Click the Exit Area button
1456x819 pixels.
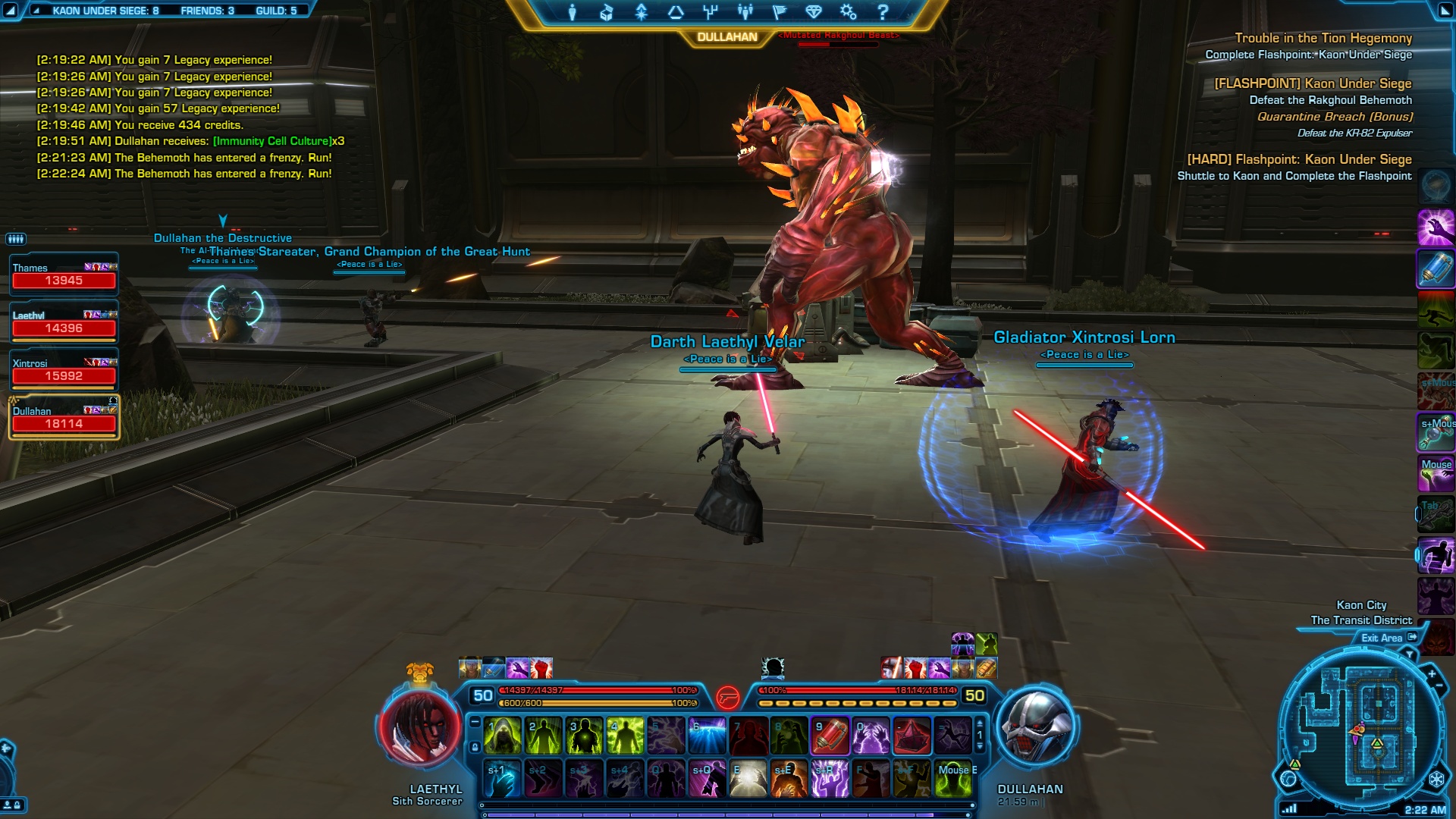click(x=1388, y=638)
